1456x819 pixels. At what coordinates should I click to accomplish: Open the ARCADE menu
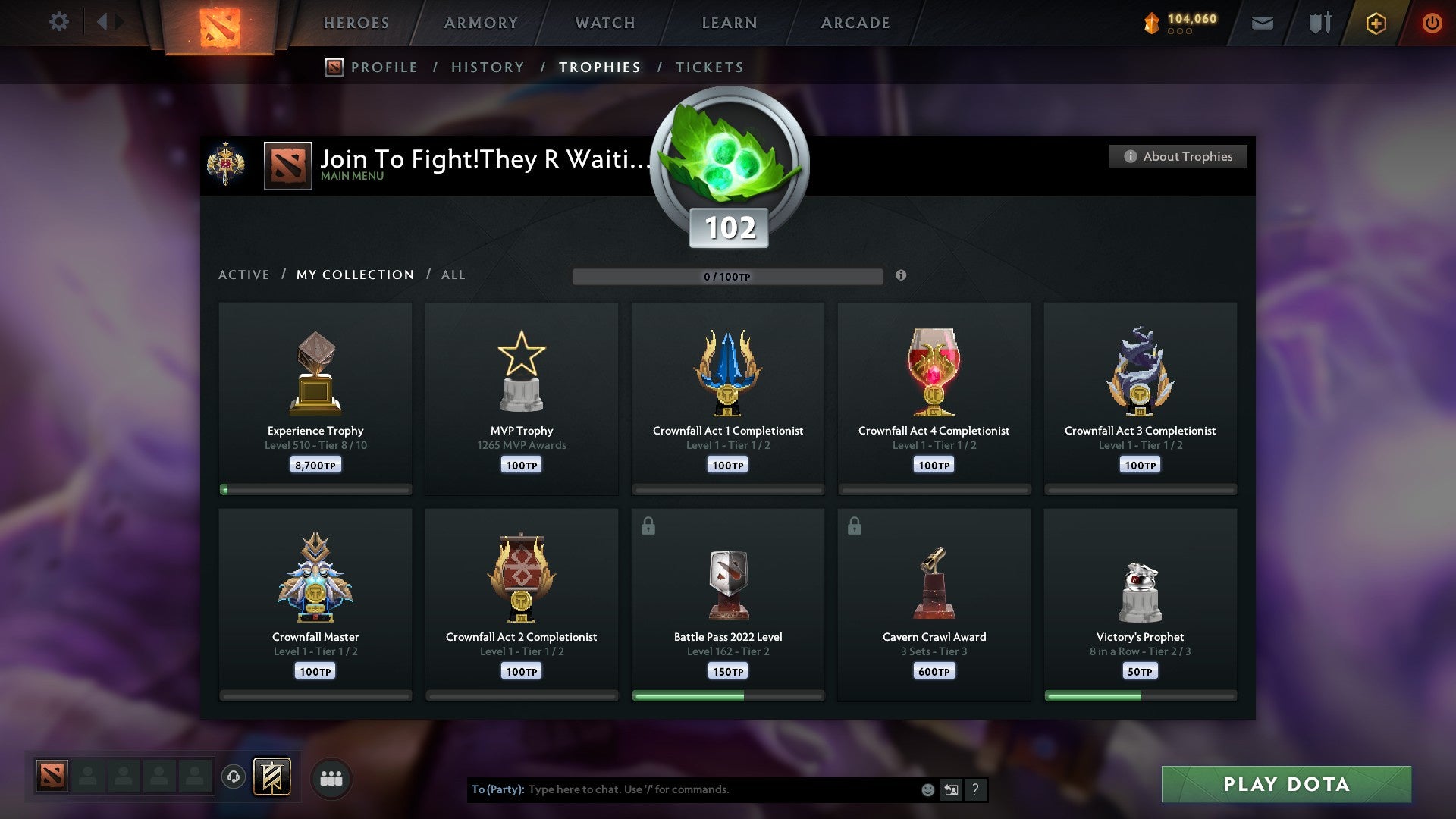[855, 23]
